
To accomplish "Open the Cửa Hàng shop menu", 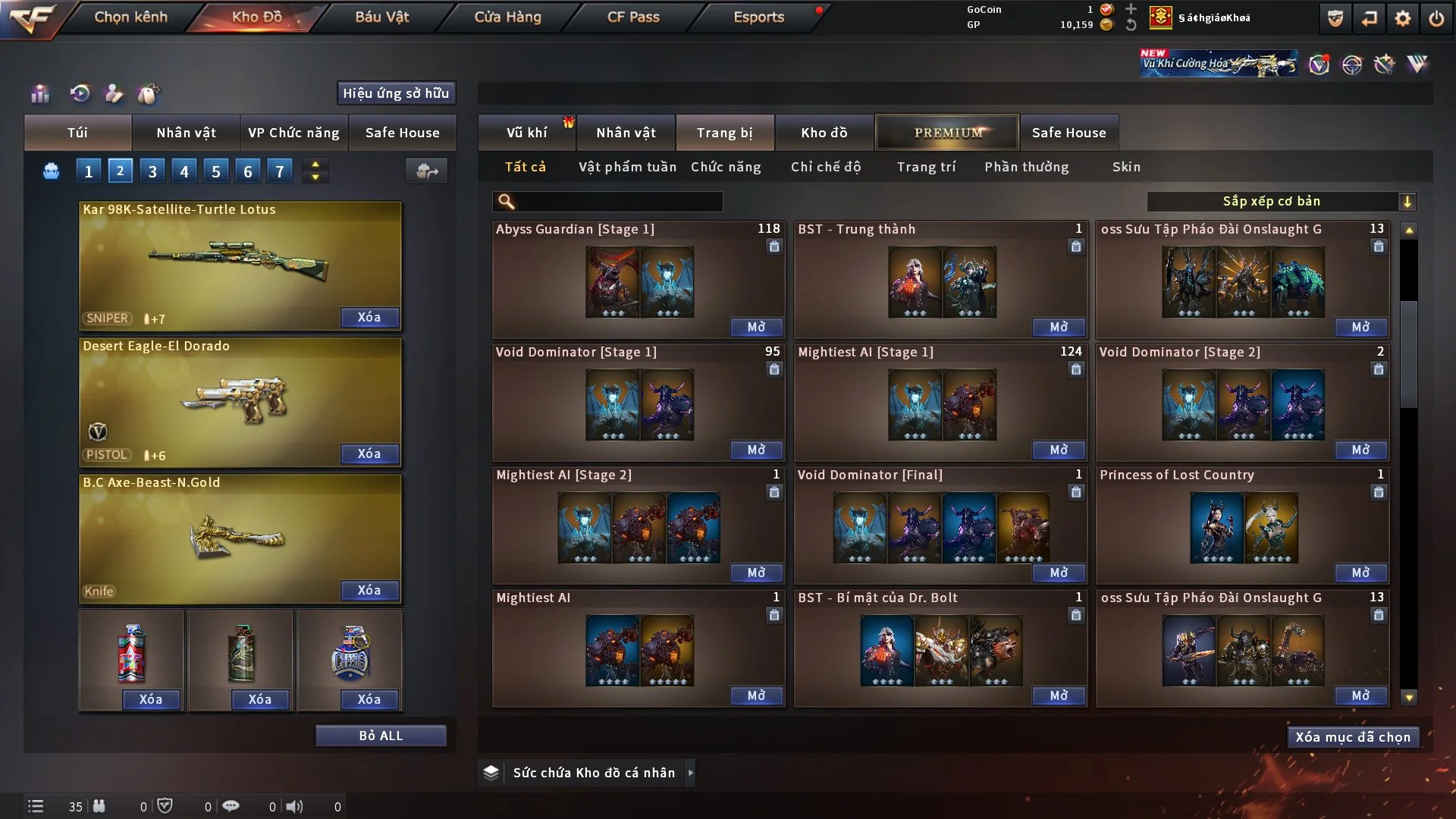I will pyautogui.click(x=507, y=17).
